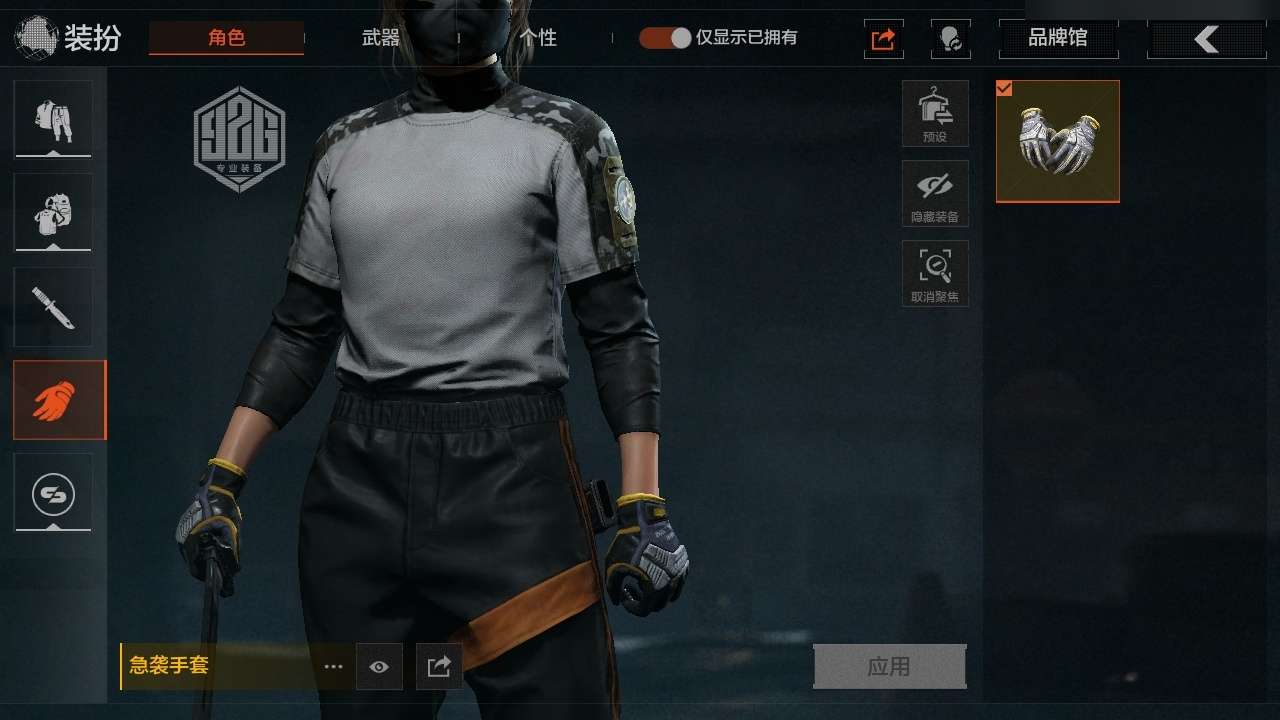1280x720 pixels.
Task: Select the knife melee category
Action: [x=53, y=306]
